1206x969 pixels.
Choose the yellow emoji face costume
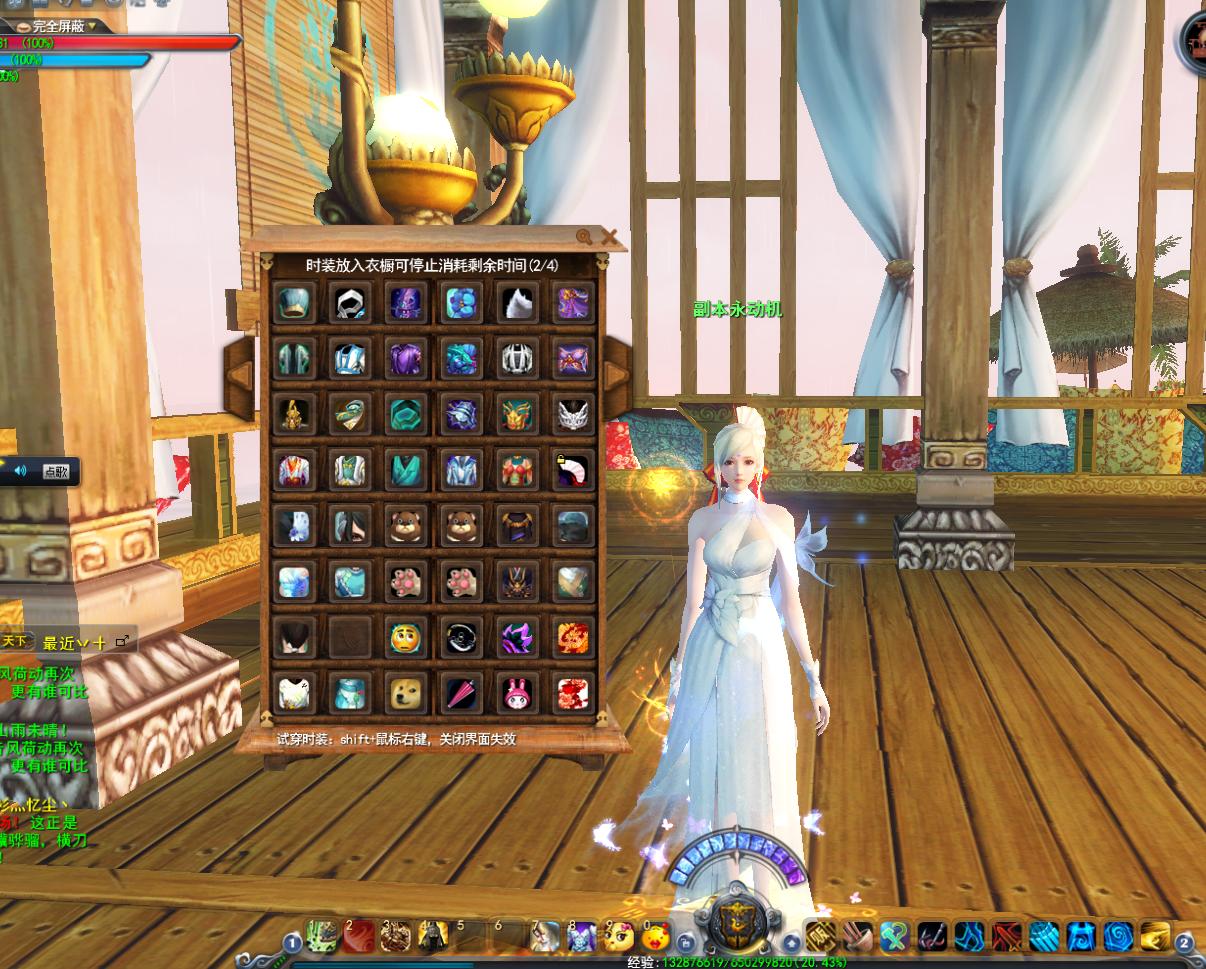pyautogui.click(x=405, y=637)
